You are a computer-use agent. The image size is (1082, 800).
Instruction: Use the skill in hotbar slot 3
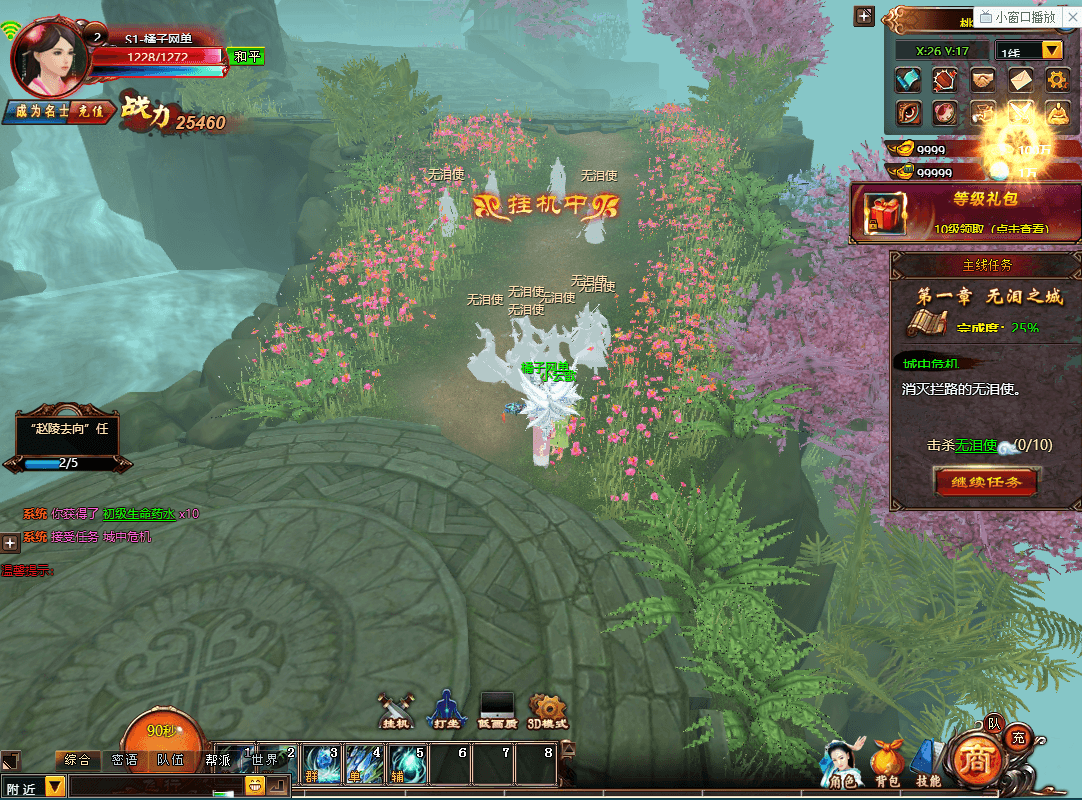(322, 766)
